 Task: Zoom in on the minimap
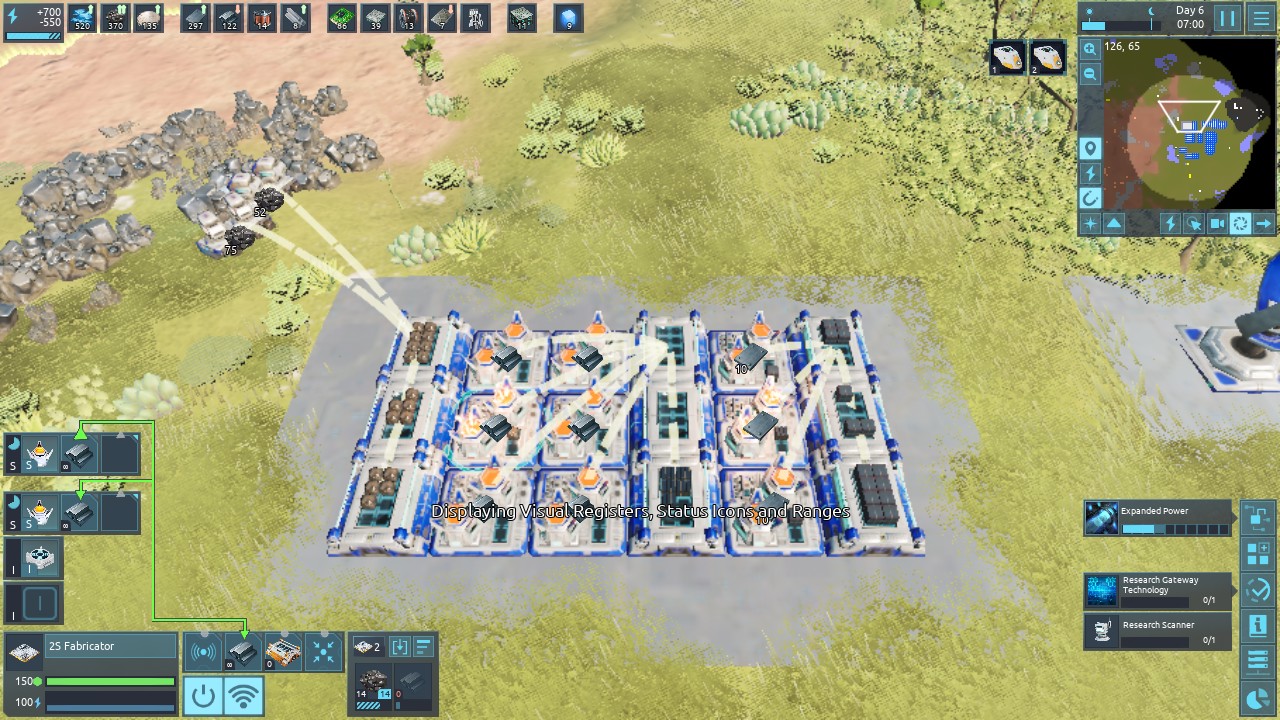click(x=1090, y=49)
